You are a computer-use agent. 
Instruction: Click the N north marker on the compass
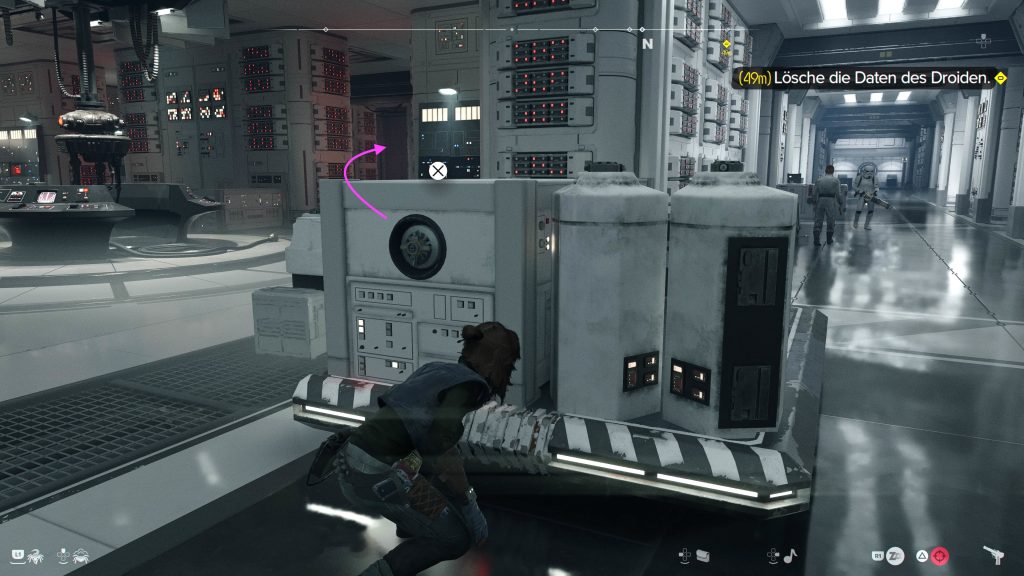pos(647,44)
